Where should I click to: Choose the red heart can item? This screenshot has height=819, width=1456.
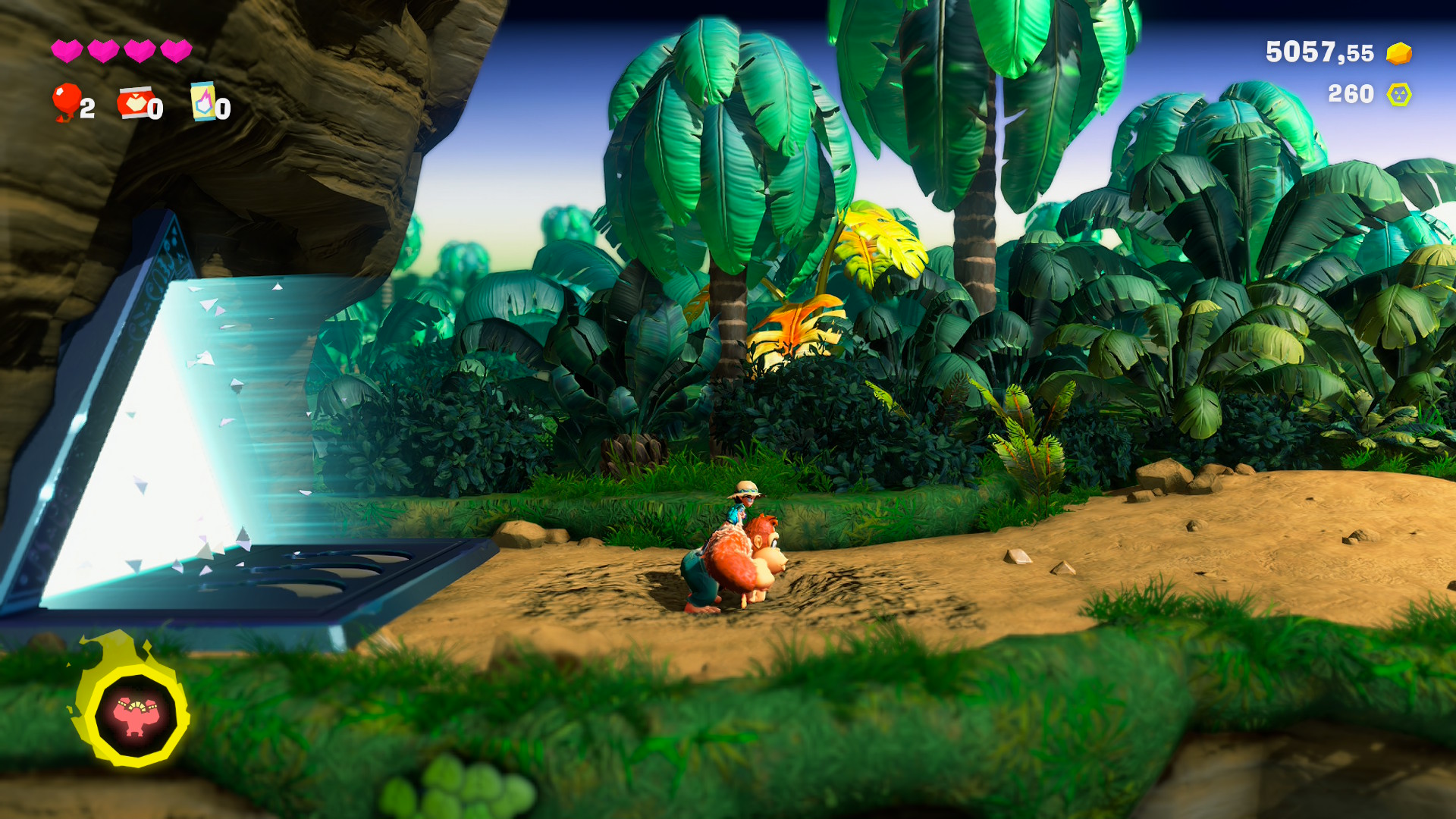133,102
